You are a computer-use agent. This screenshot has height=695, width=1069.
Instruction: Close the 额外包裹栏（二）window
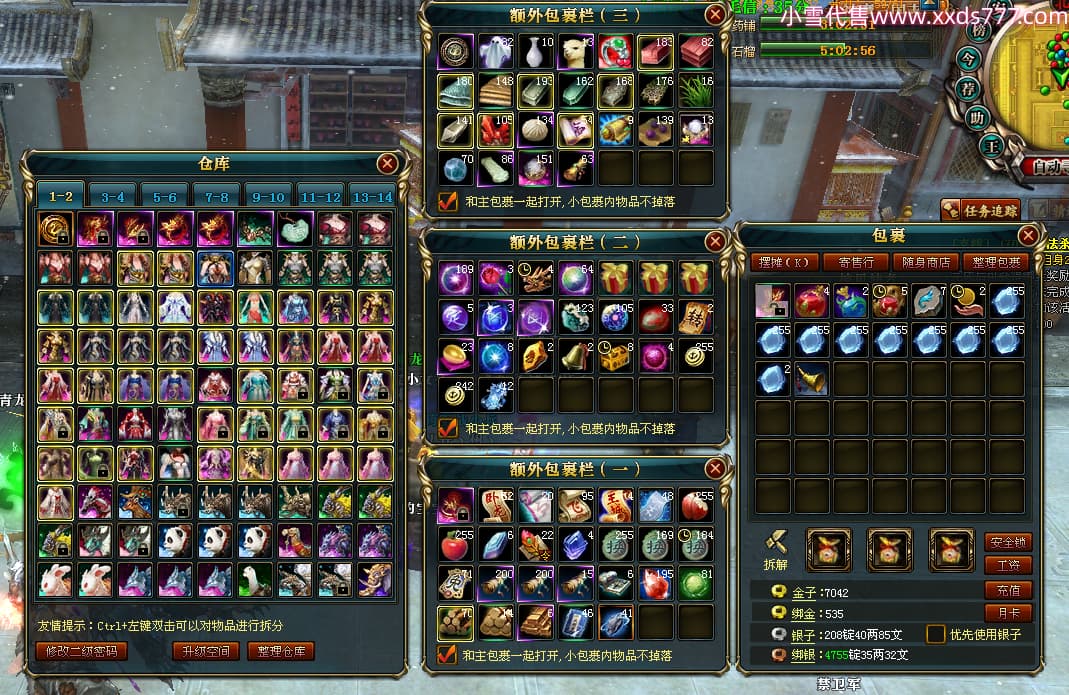pyautogui.click(x=714, y=242)
